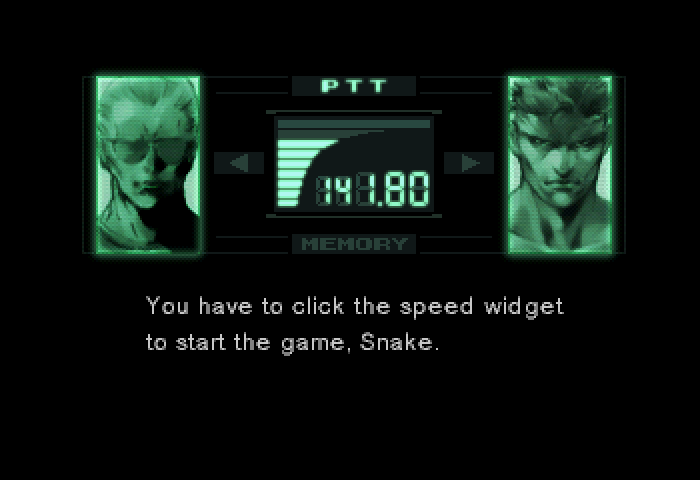Image resolution: width=700 pixels, height=480 pixels.
Task: Raise the frequency with the right arrow
Action: pos(468,163)
